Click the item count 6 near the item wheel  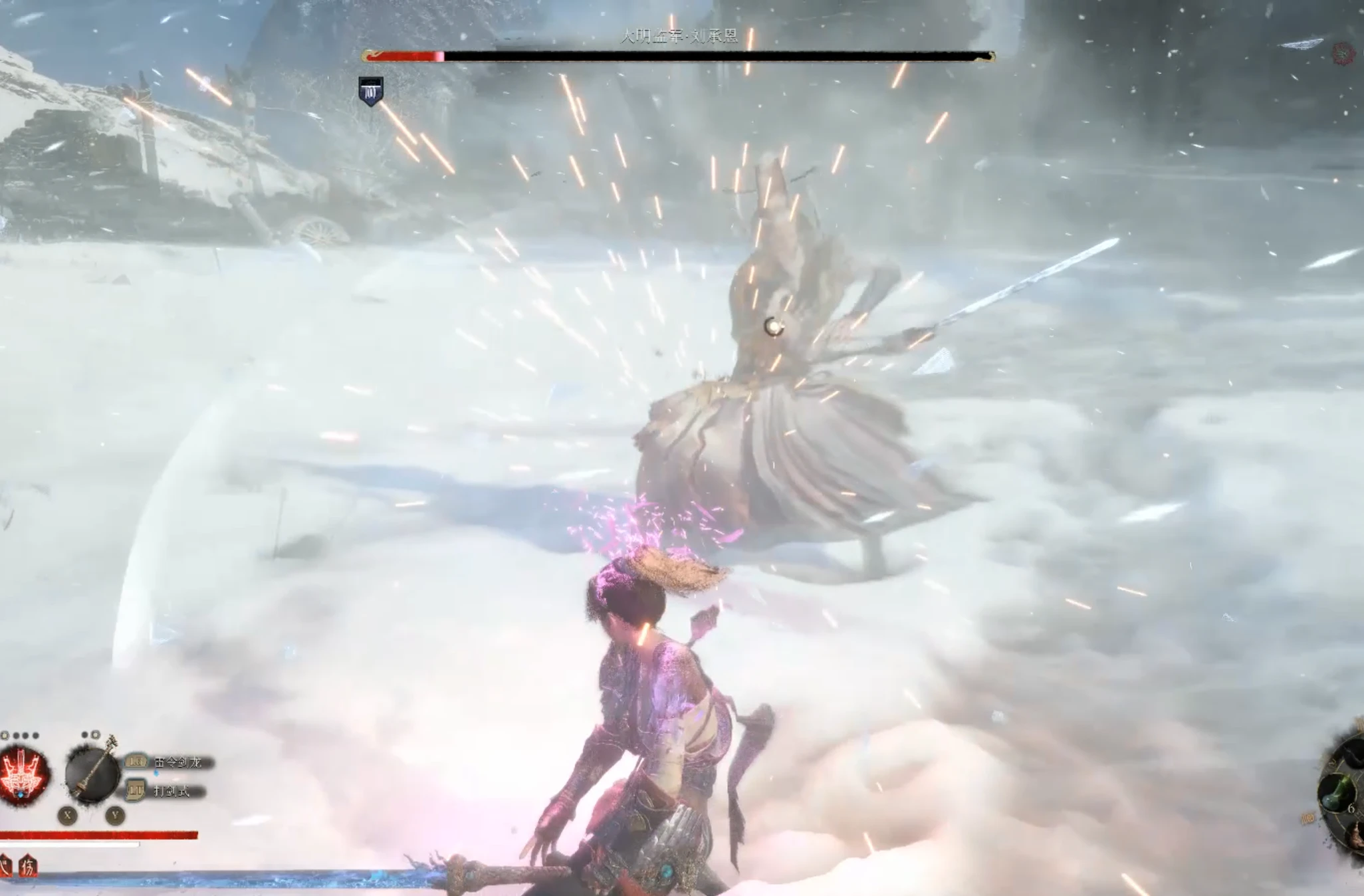point(1352,808)
